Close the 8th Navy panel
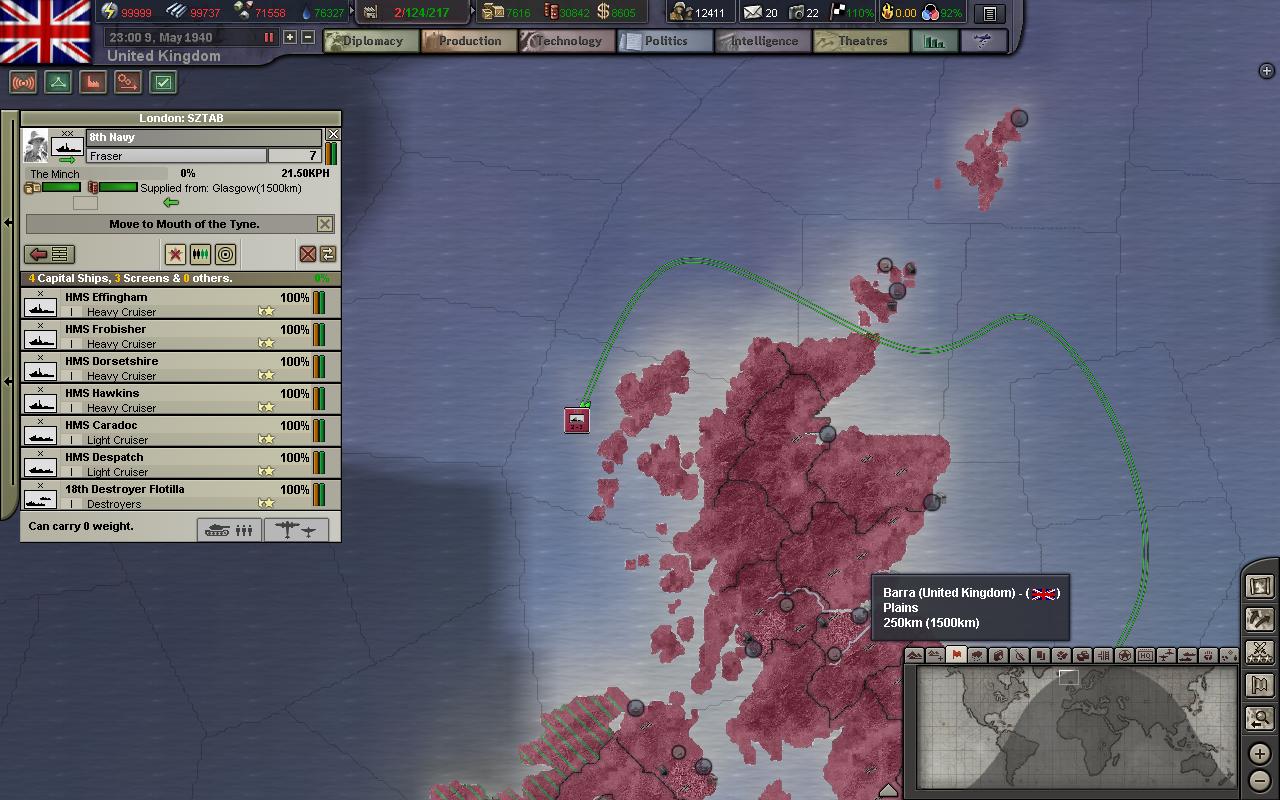 pos(334,134)
